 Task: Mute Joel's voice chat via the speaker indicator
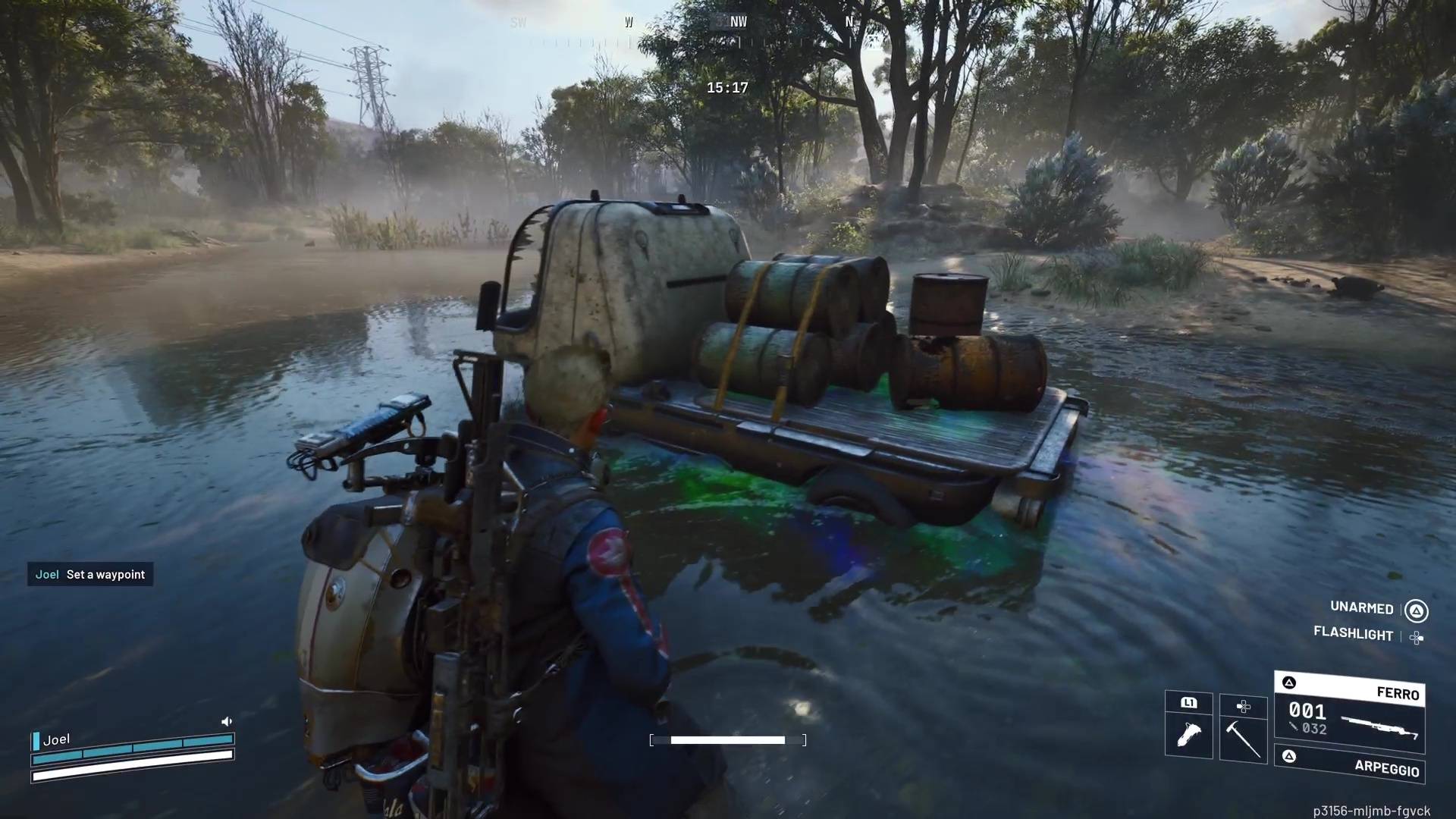[x=227, y=720]
